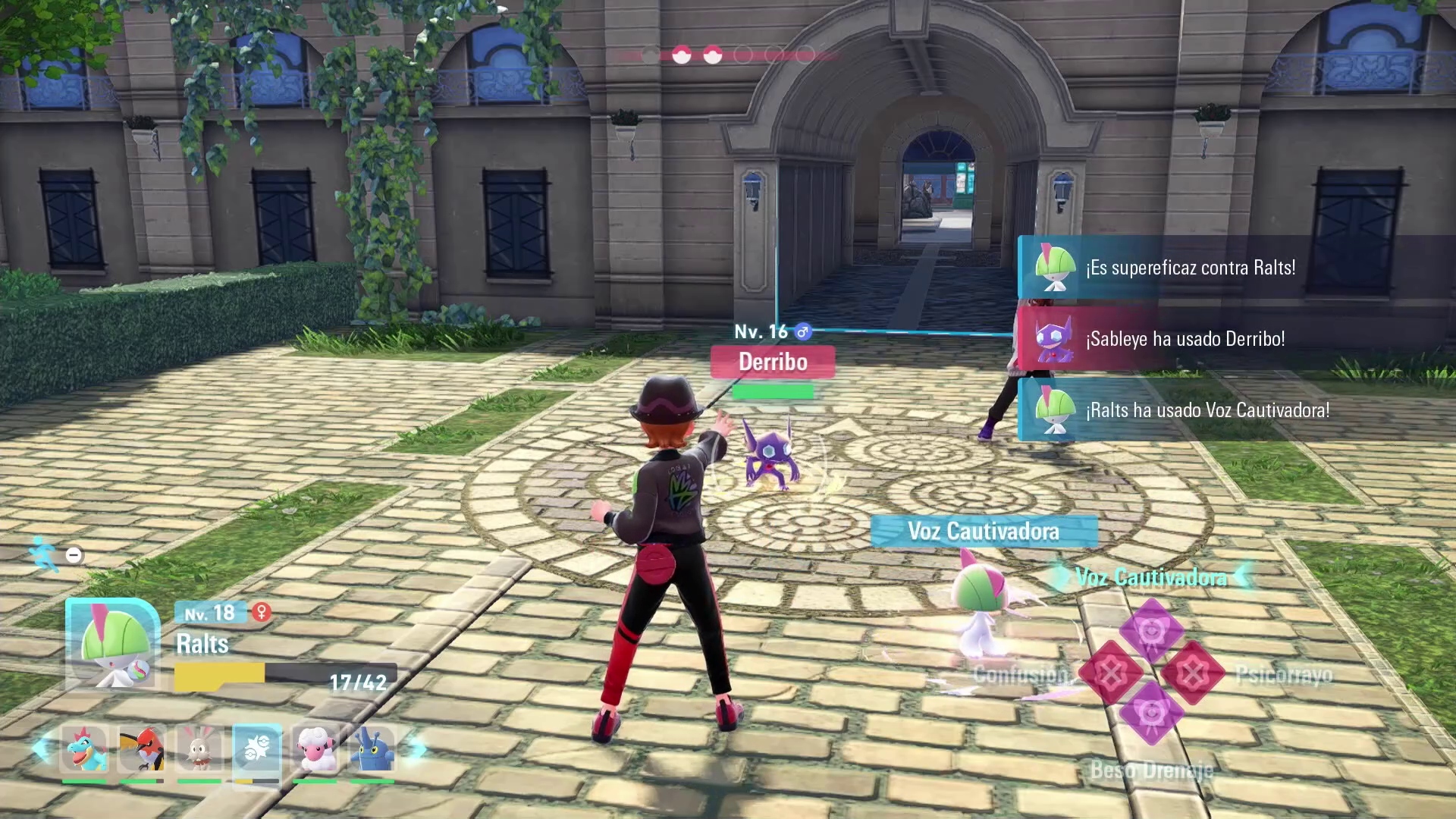Choose Flaaffy in the party bar
Viewport: 1456px width, 819px height.
pos(315,749)
